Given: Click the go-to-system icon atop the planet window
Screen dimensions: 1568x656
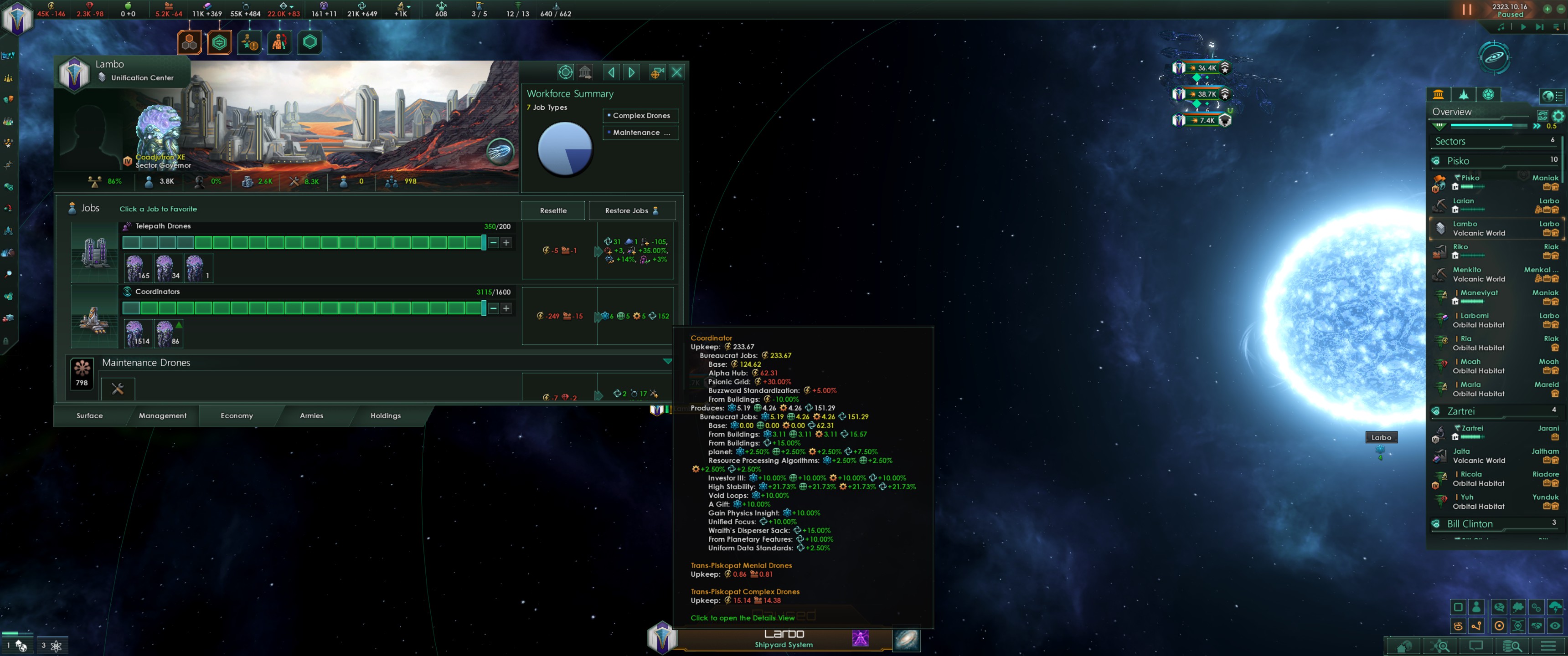Looking at the screenshot, I should (566, 72).
